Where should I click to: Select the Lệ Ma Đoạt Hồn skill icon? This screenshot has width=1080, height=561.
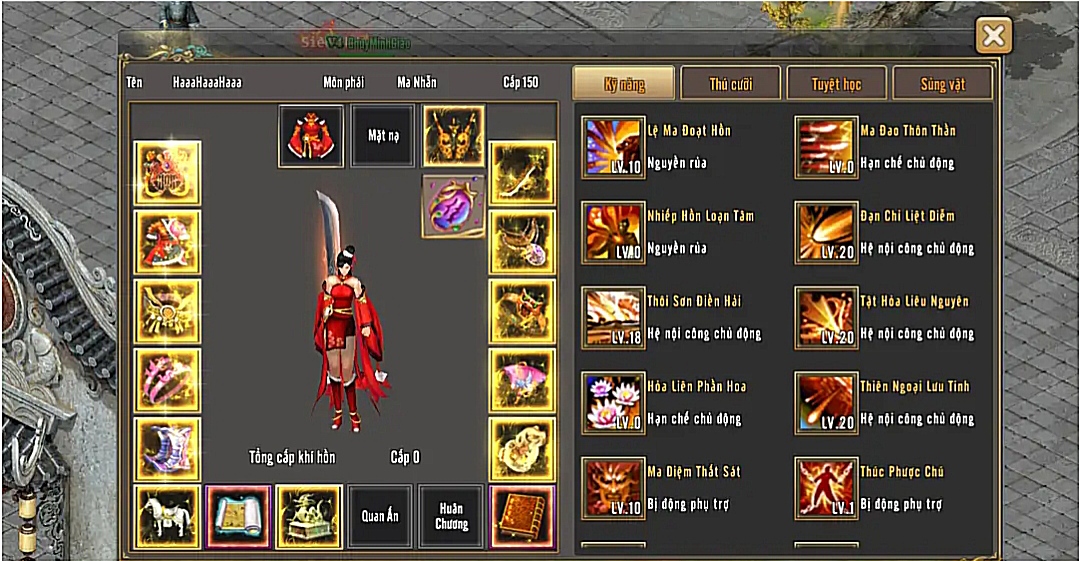point(613,147)
